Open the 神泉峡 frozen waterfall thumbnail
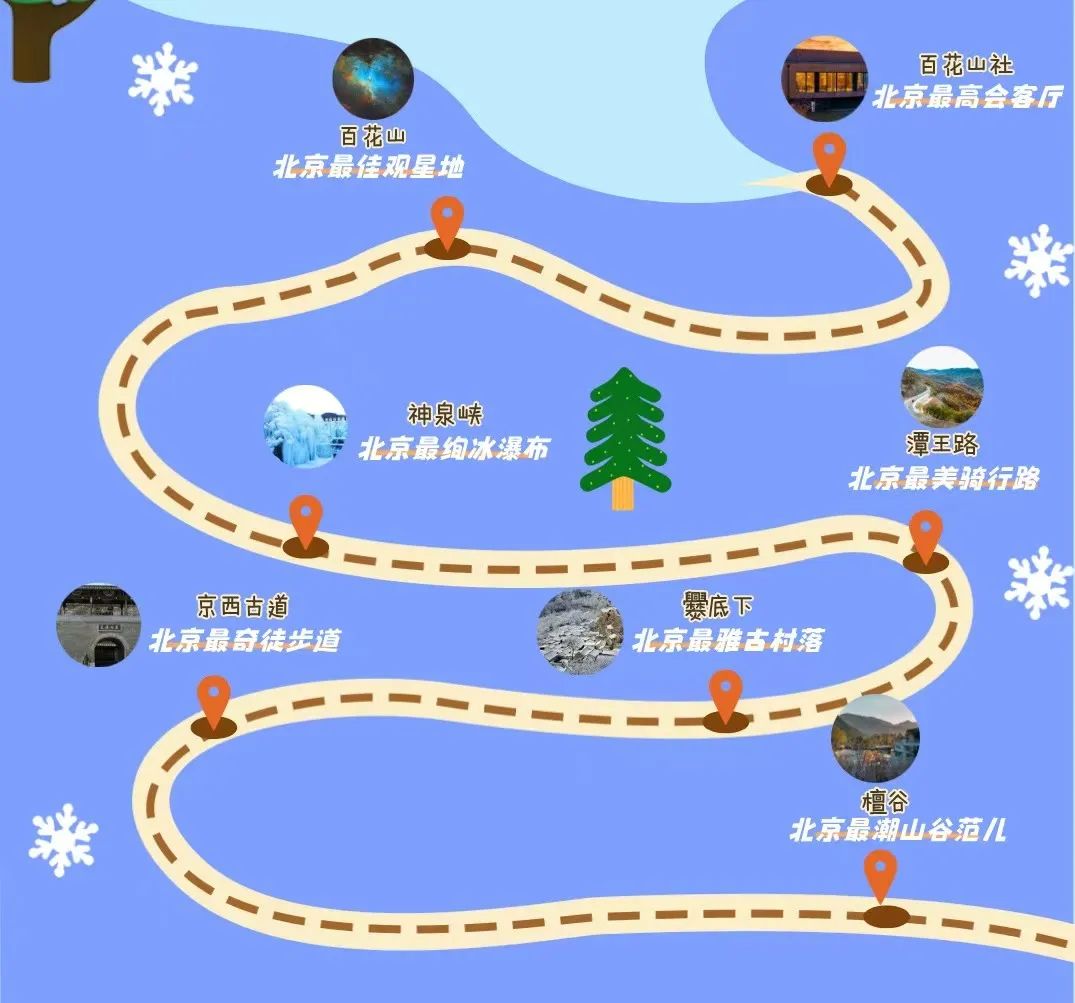1075x1003 pixels. tap(305, 427)
